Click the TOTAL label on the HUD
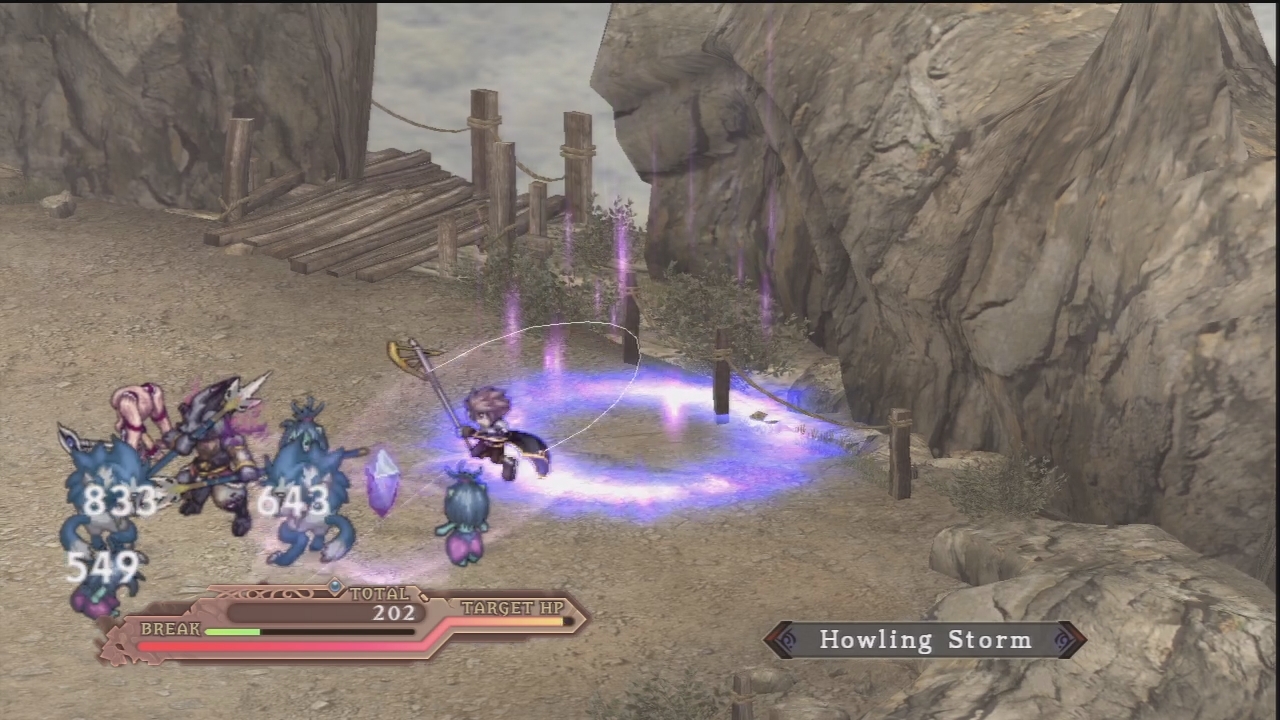1280x720 pixels. coord(379,592)
